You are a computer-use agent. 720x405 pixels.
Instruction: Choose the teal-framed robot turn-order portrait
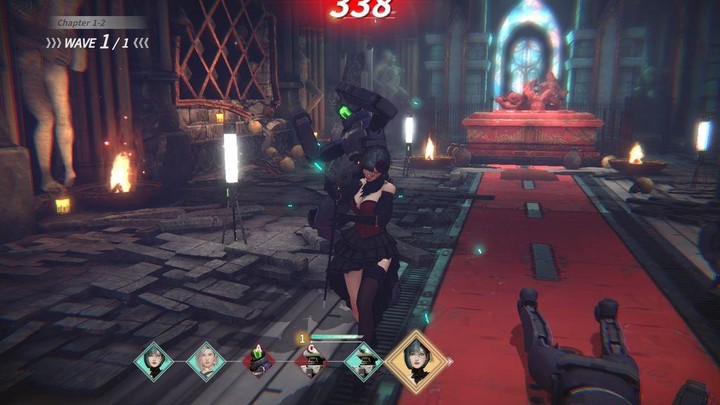pos(364,362)
